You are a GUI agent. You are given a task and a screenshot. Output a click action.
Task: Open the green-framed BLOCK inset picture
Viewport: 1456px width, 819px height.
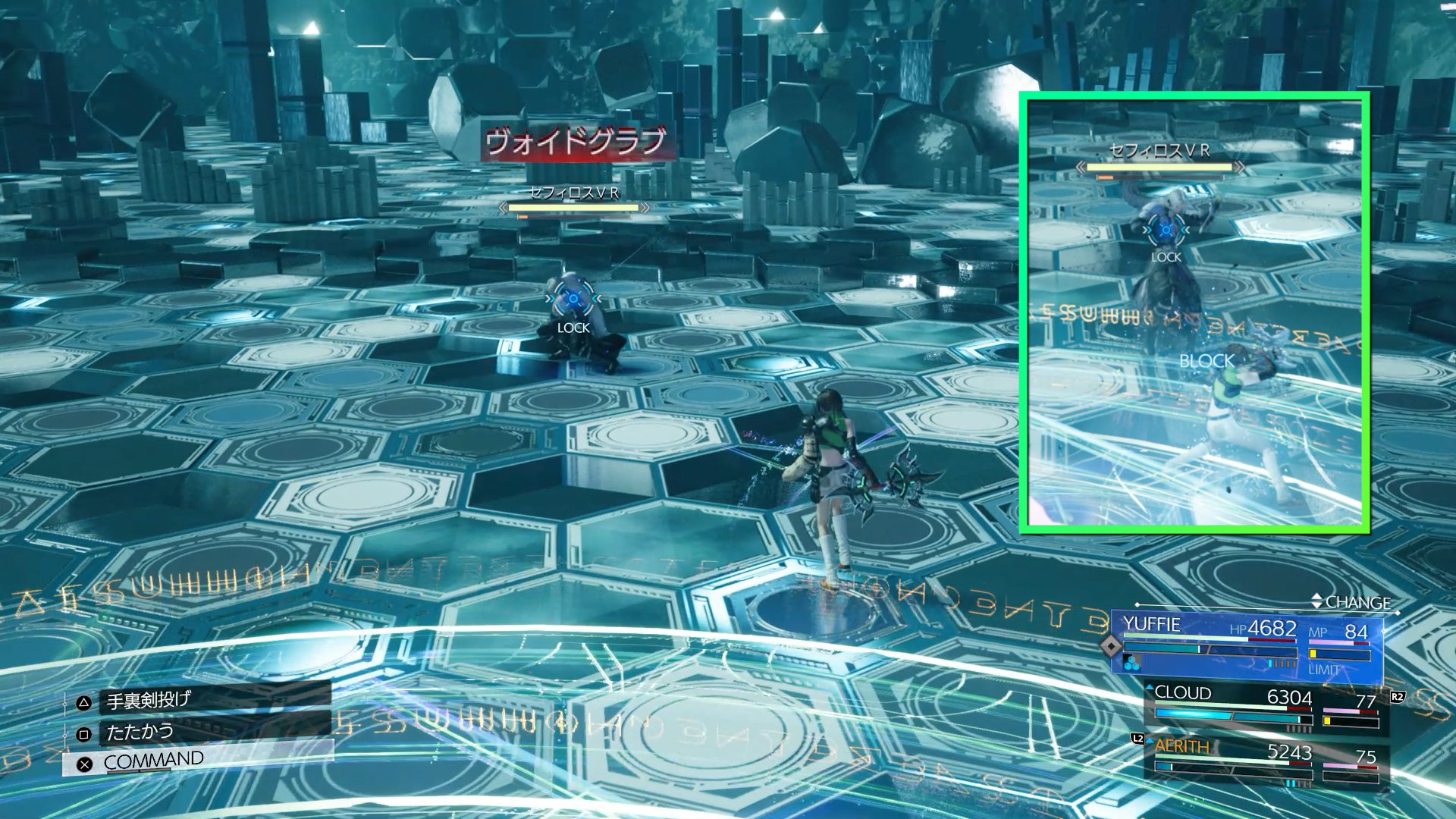(1195, 312)
